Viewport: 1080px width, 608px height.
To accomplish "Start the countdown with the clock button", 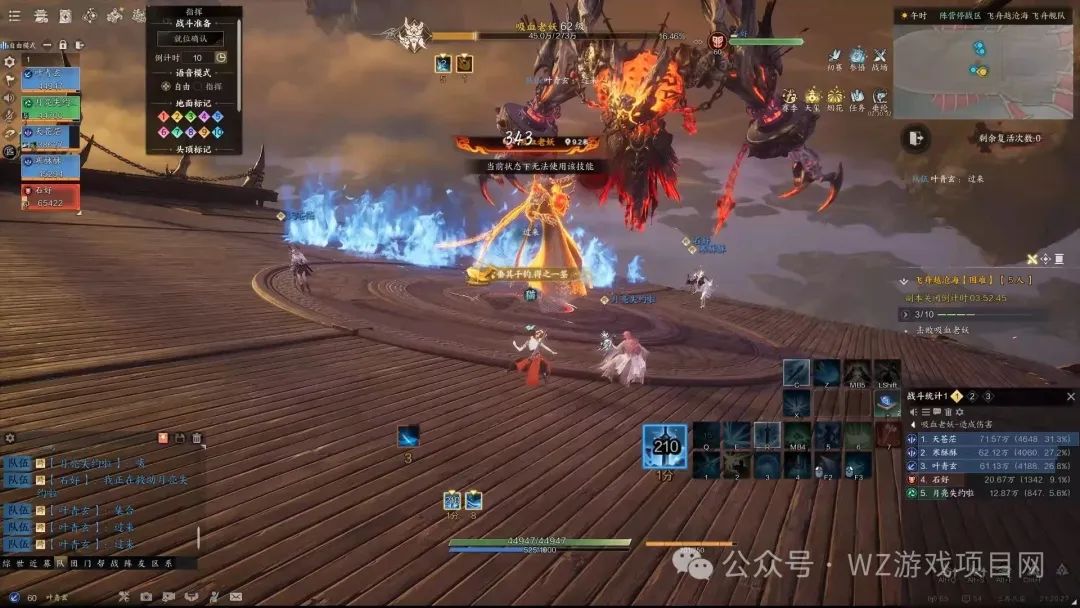I will tap(221, 58).
